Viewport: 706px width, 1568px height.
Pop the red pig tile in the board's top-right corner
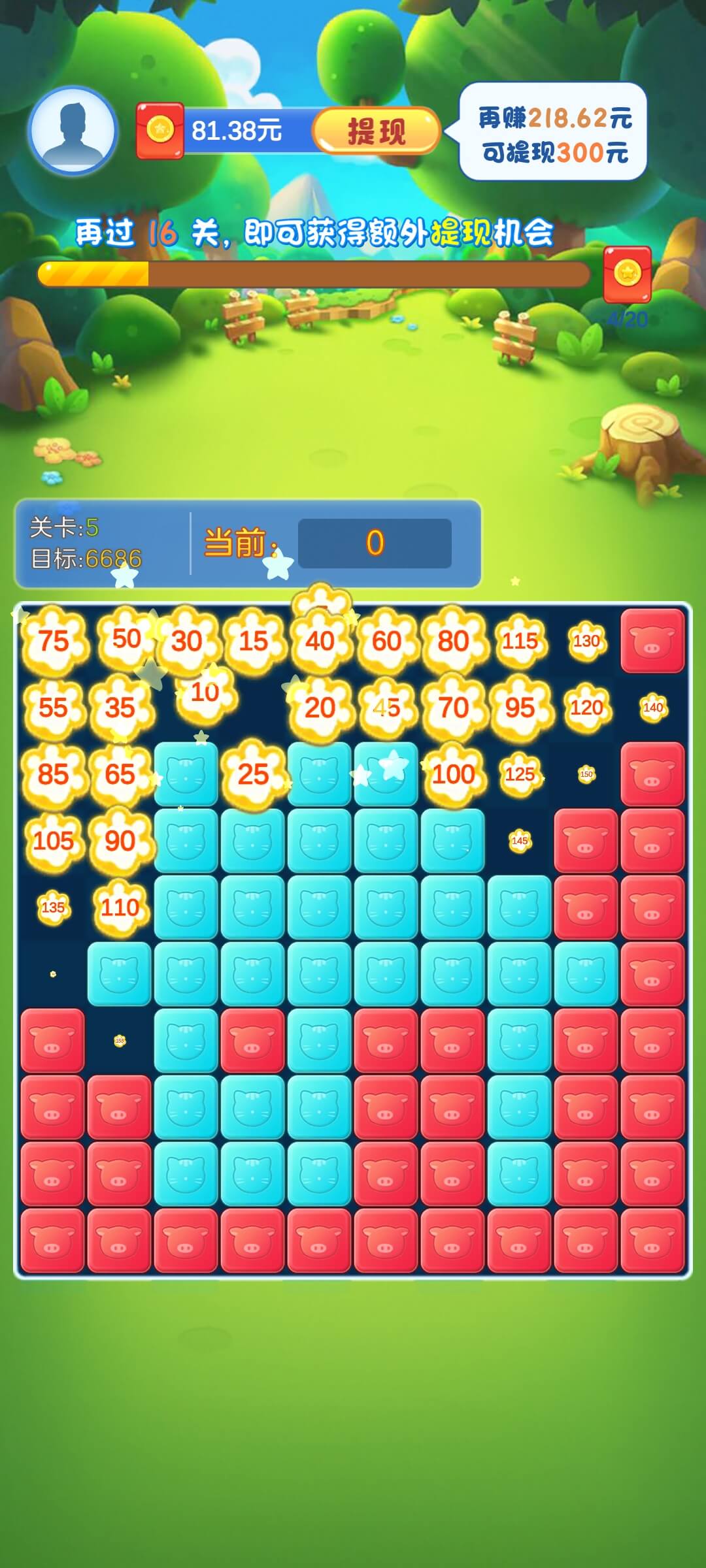pos(652,641)
